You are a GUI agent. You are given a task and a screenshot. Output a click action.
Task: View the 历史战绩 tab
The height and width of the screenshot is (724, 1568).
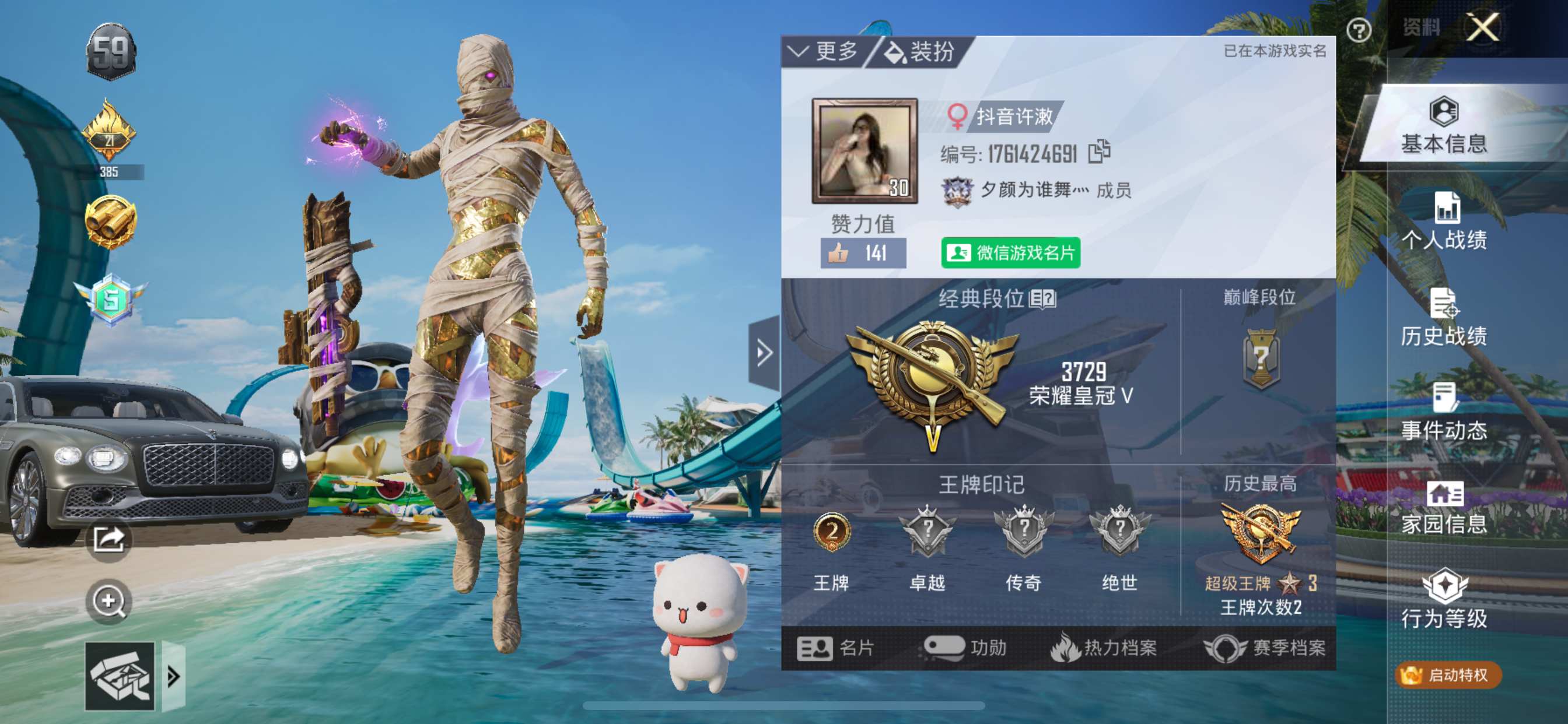click(1444, 317)
